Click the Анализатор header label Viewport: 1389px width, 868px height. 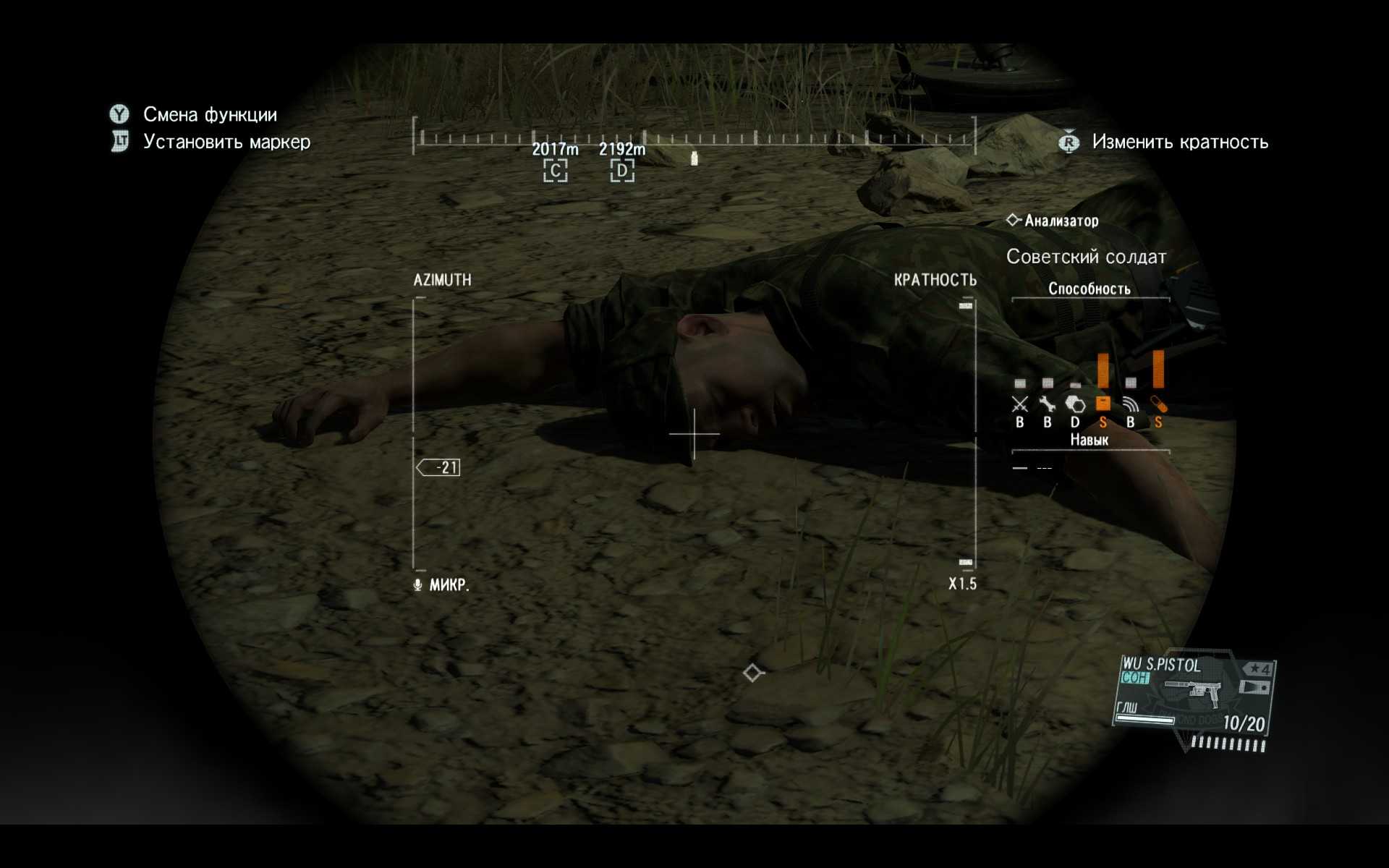coord(1061,221)
